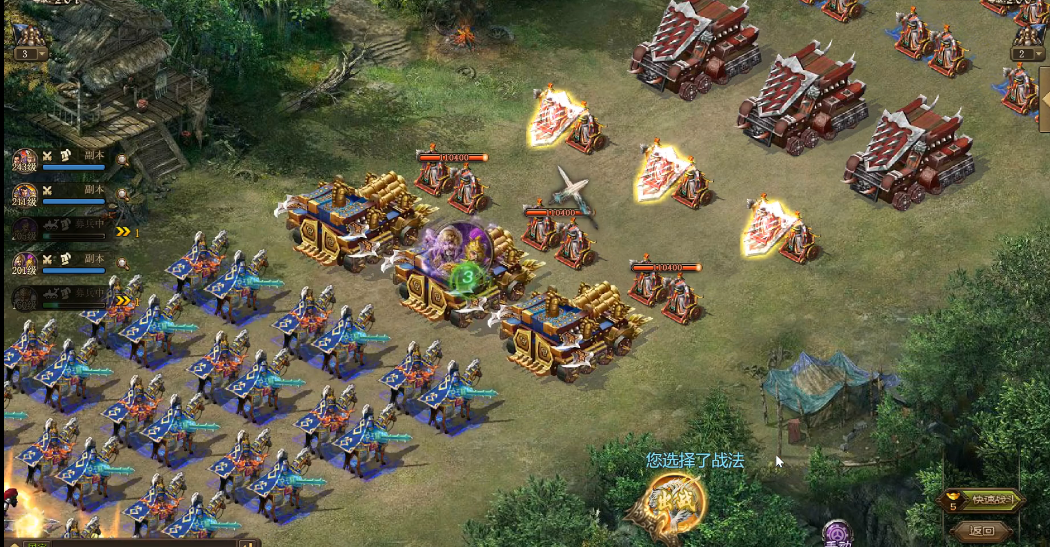Toggle the purple 手动 manual mode icon
This screenshot has height=547, width=1050.
point(837,535)
